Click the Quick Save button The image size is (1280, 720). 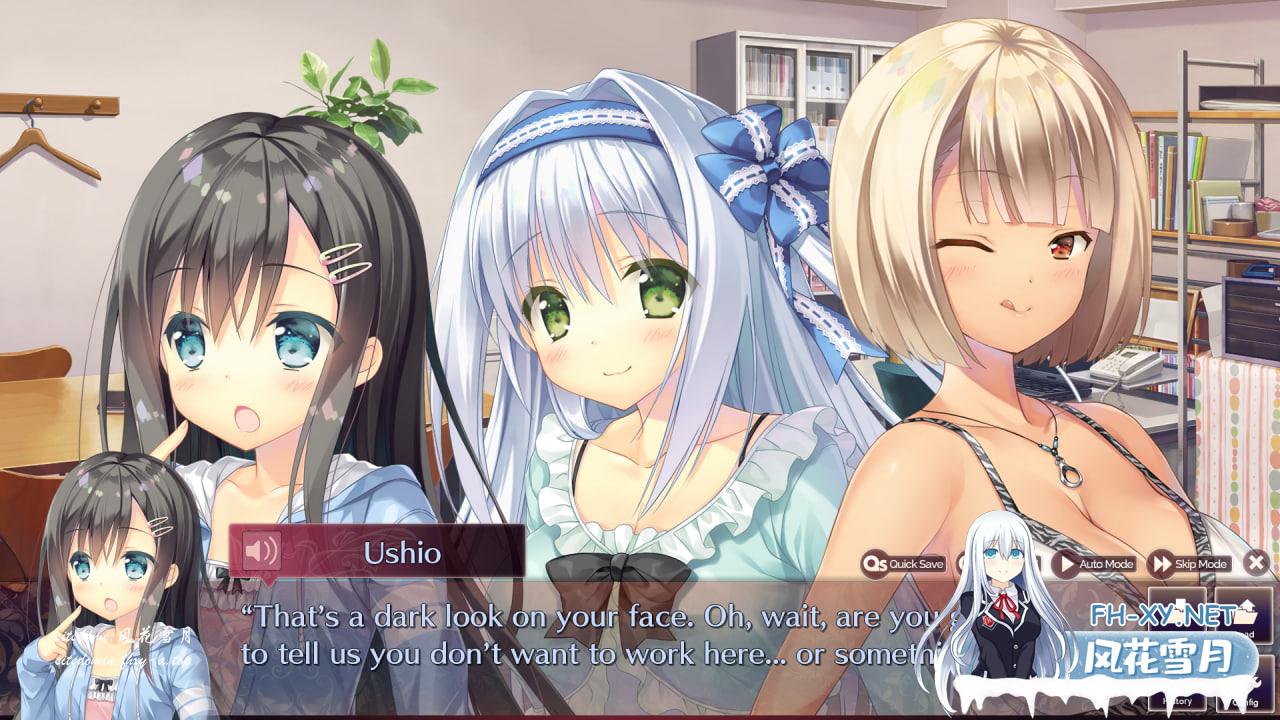pyautogui.click(x=904, y=564)
